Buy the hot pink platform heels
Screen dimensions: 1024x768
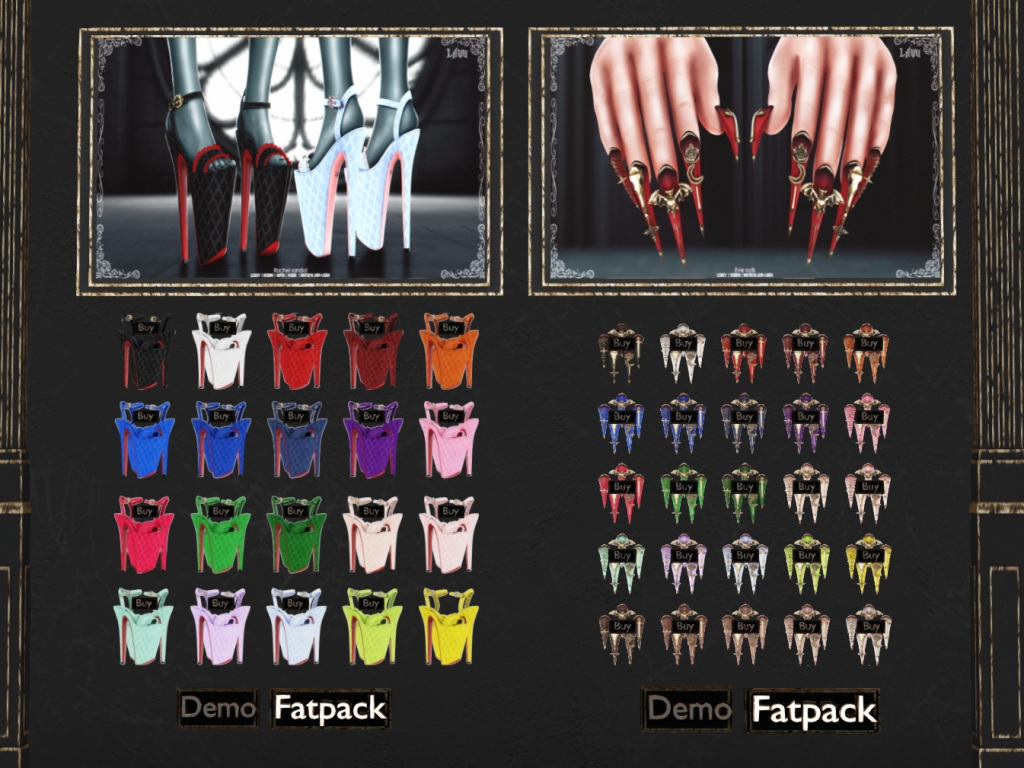point(144,511)
